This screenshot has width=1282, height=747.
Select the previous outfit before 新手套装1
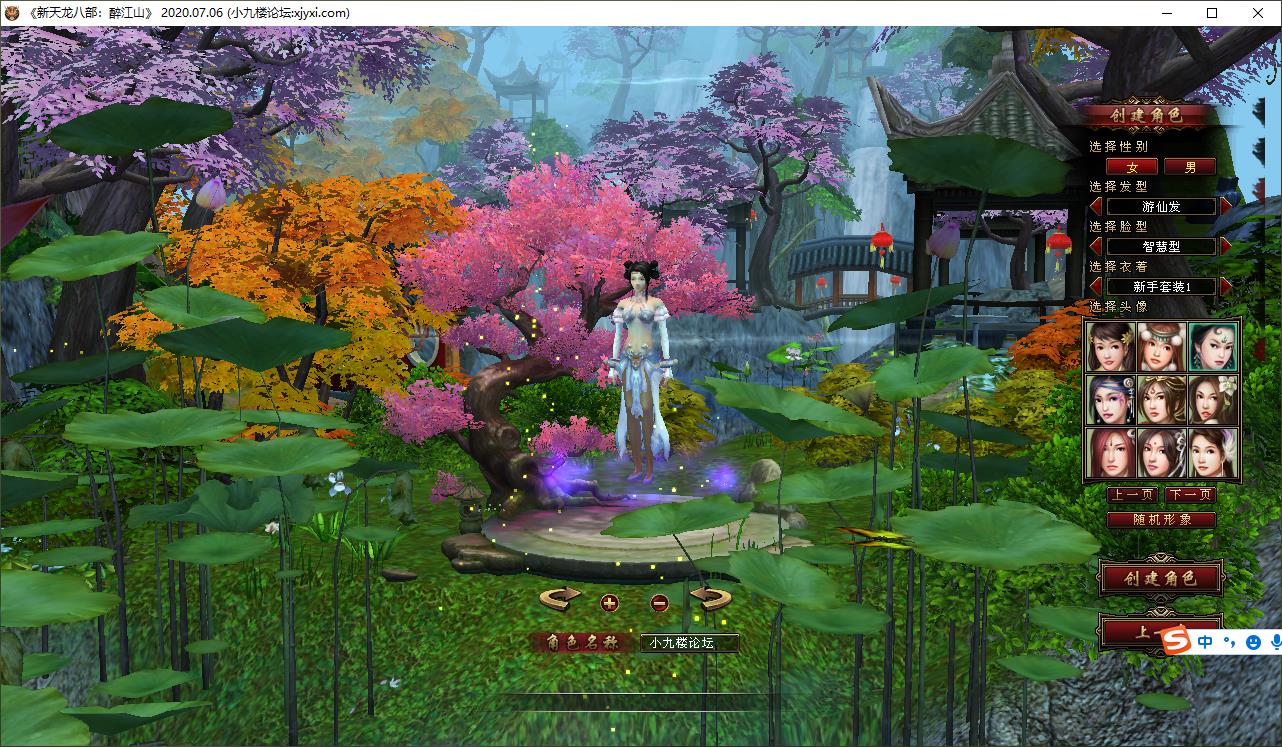pos(1096,286)
